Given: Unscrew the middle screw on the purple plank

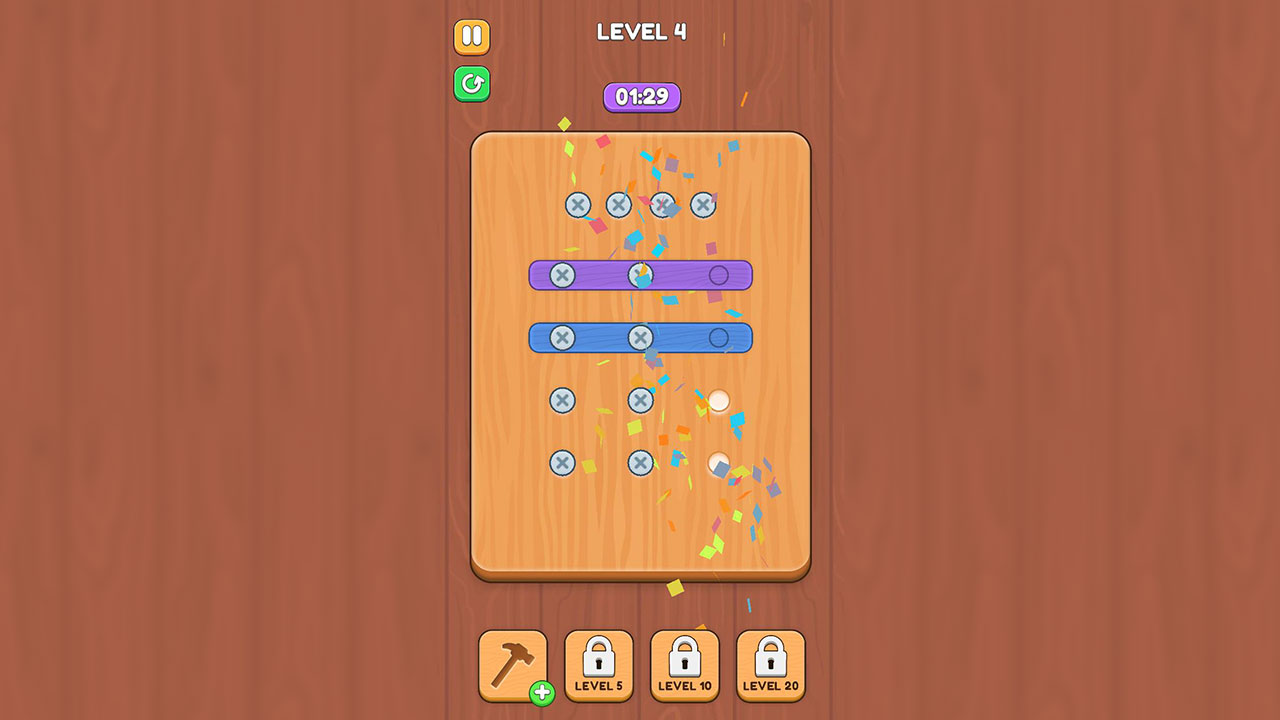Looking at the screenshot, I should pos(641,275).
